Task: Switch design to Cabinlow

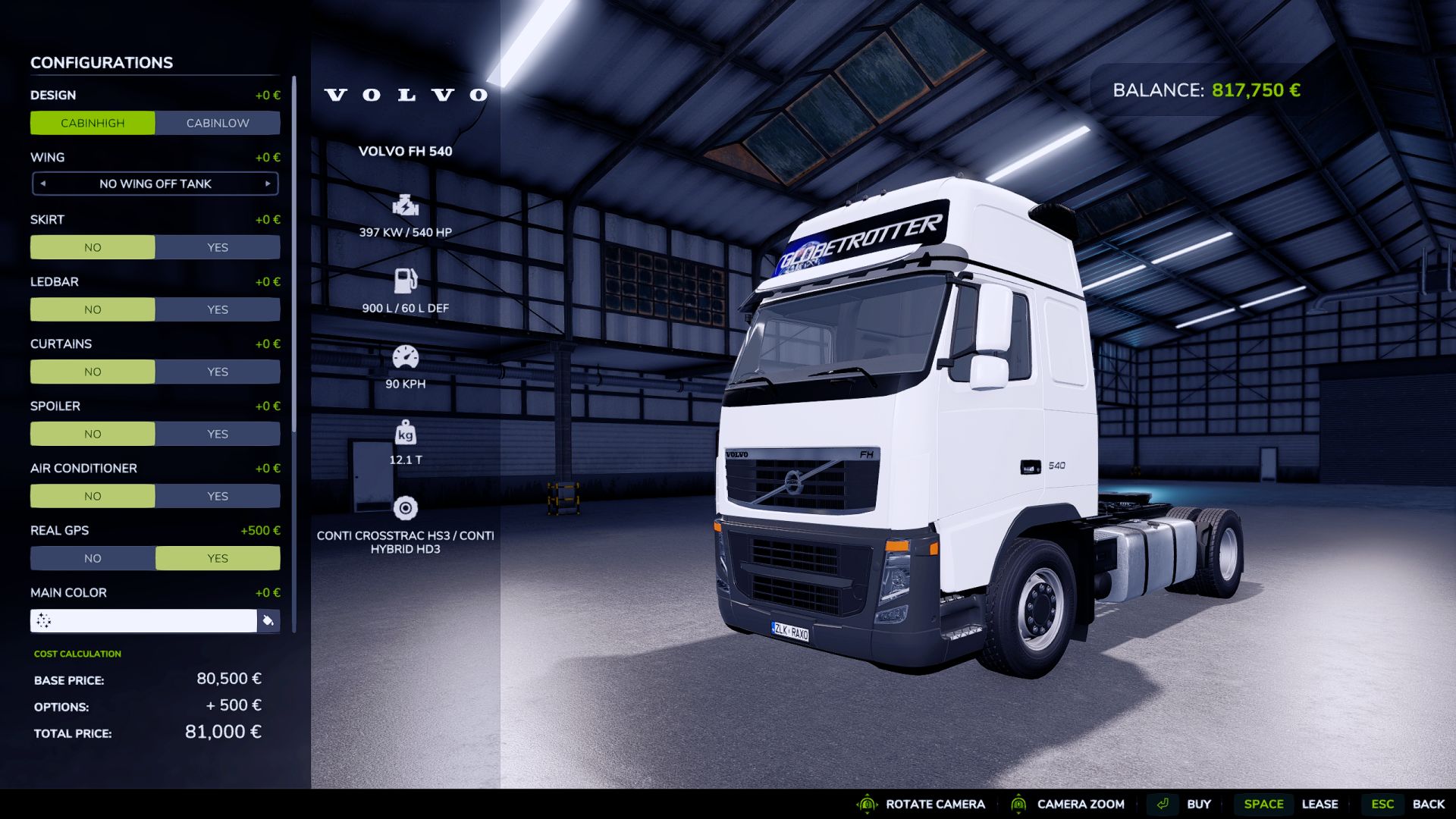Action: coord(218,122)
